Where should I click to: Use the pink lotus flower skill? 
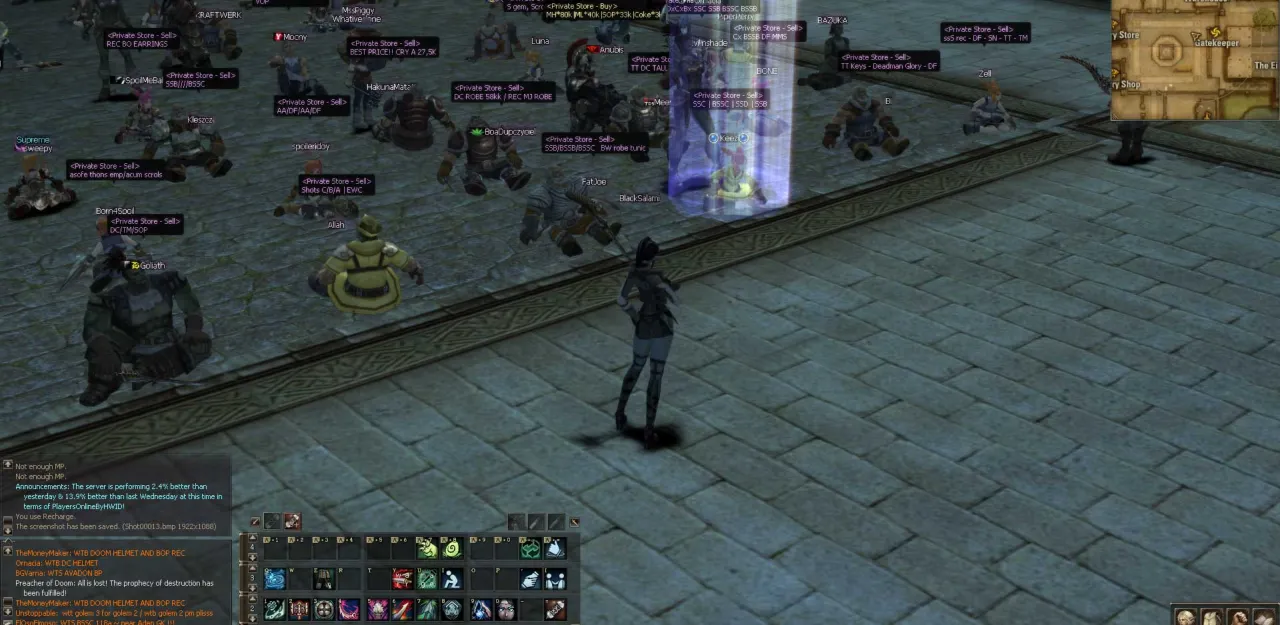click(378, 609)
